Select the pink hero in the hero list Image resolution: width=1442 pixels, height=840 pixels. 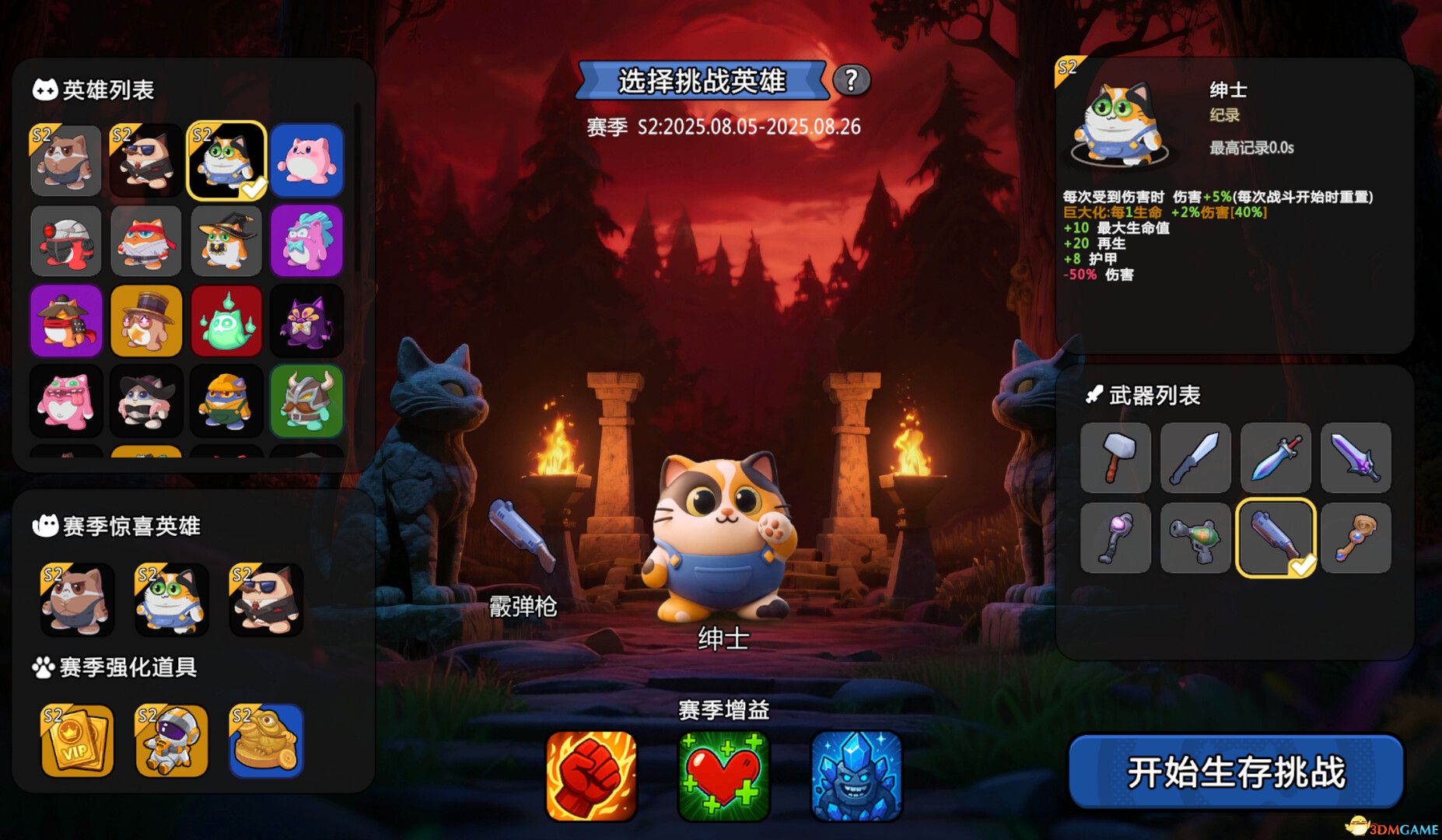[x=306, y=161]
